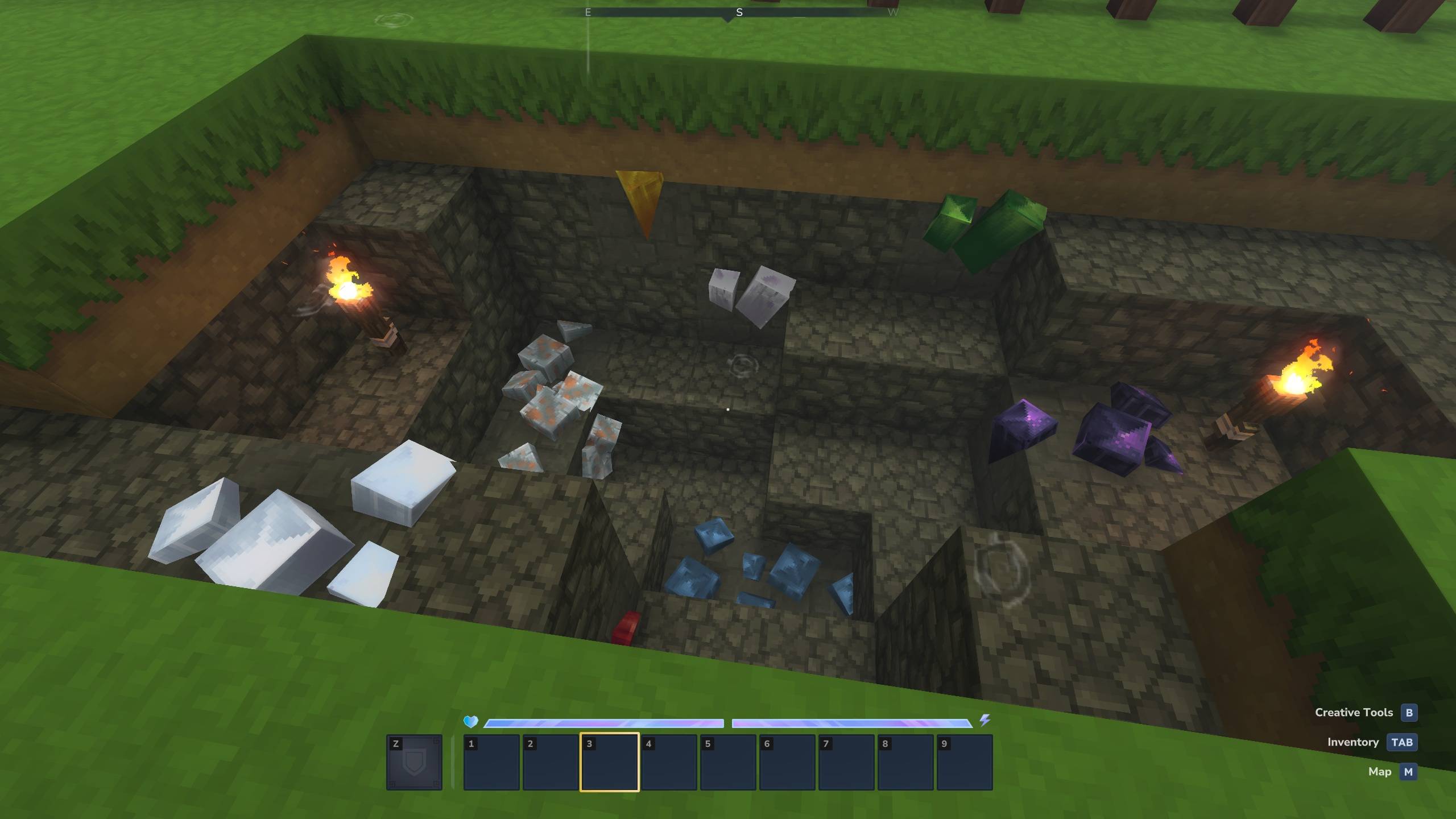
Task: Switch to hotbar slot 4
Action: point(669,762)
